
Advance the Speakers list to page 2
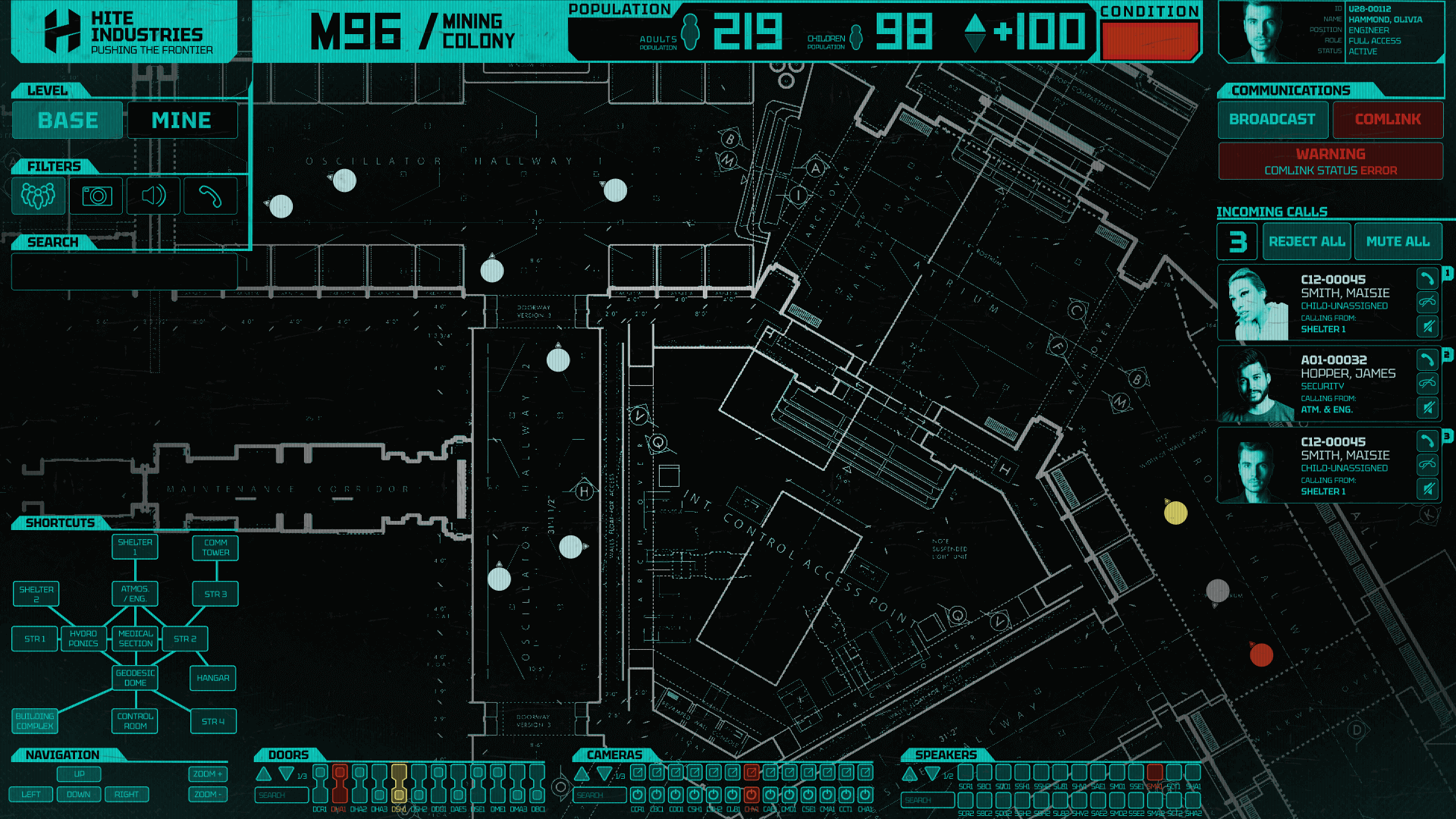tap(932, 773)
